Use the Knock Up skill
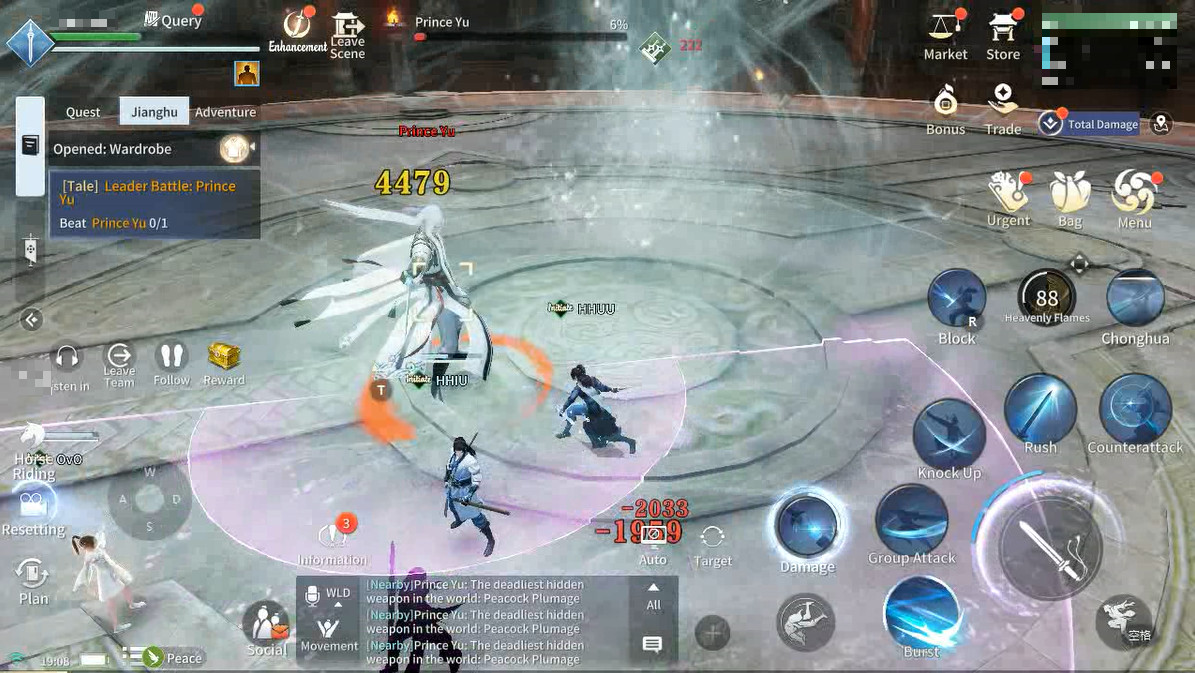Screen dimensions: 1195x673 tap(949, 434)
